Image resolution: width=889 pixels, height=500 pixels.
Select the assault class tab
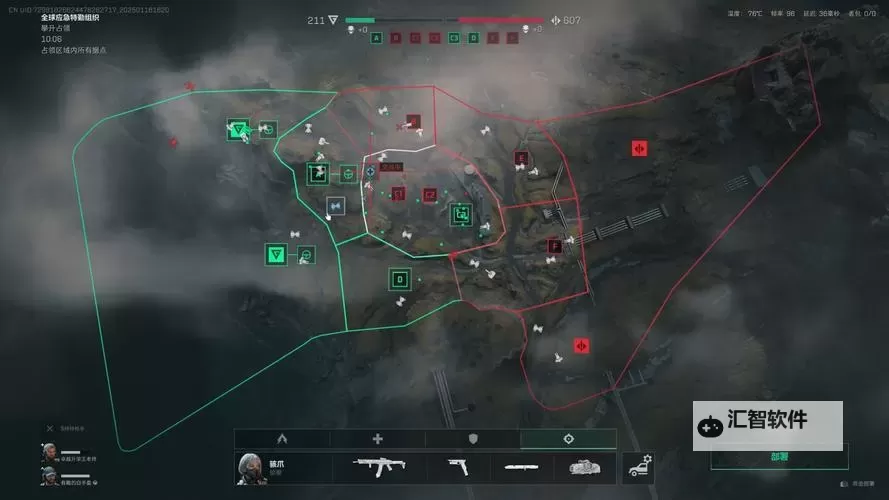click(282, 439)
